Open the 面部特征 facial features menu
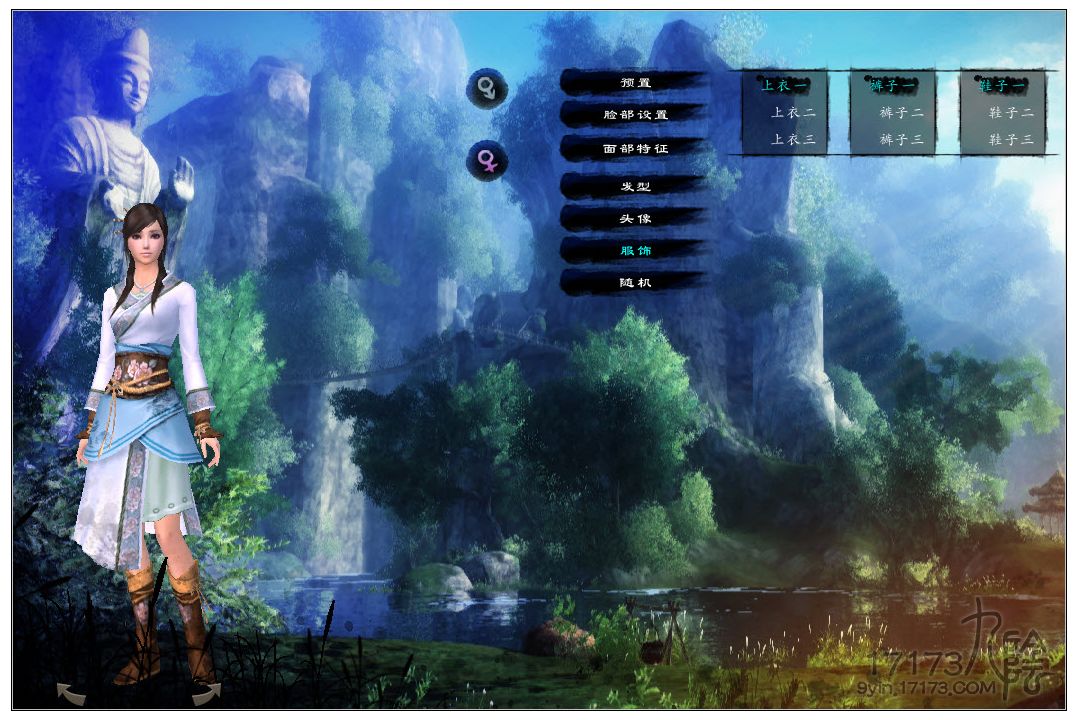Image resolution: width=1078 pixels, height=720 pixels. [x=634, y=149]
